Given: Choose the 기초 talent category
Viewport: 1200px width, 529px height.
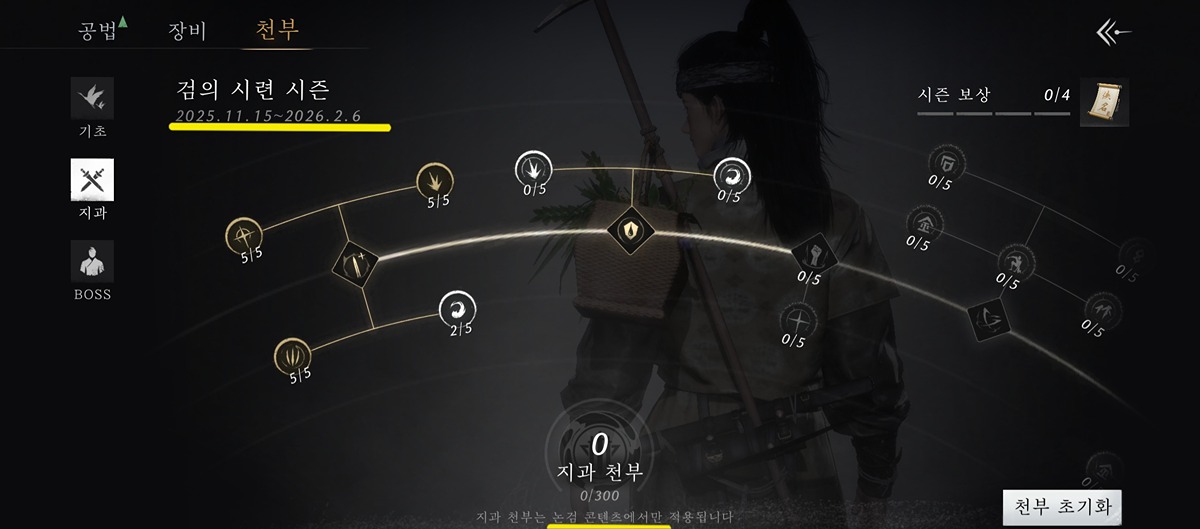Looking at the screenshot, I should 91,99.
